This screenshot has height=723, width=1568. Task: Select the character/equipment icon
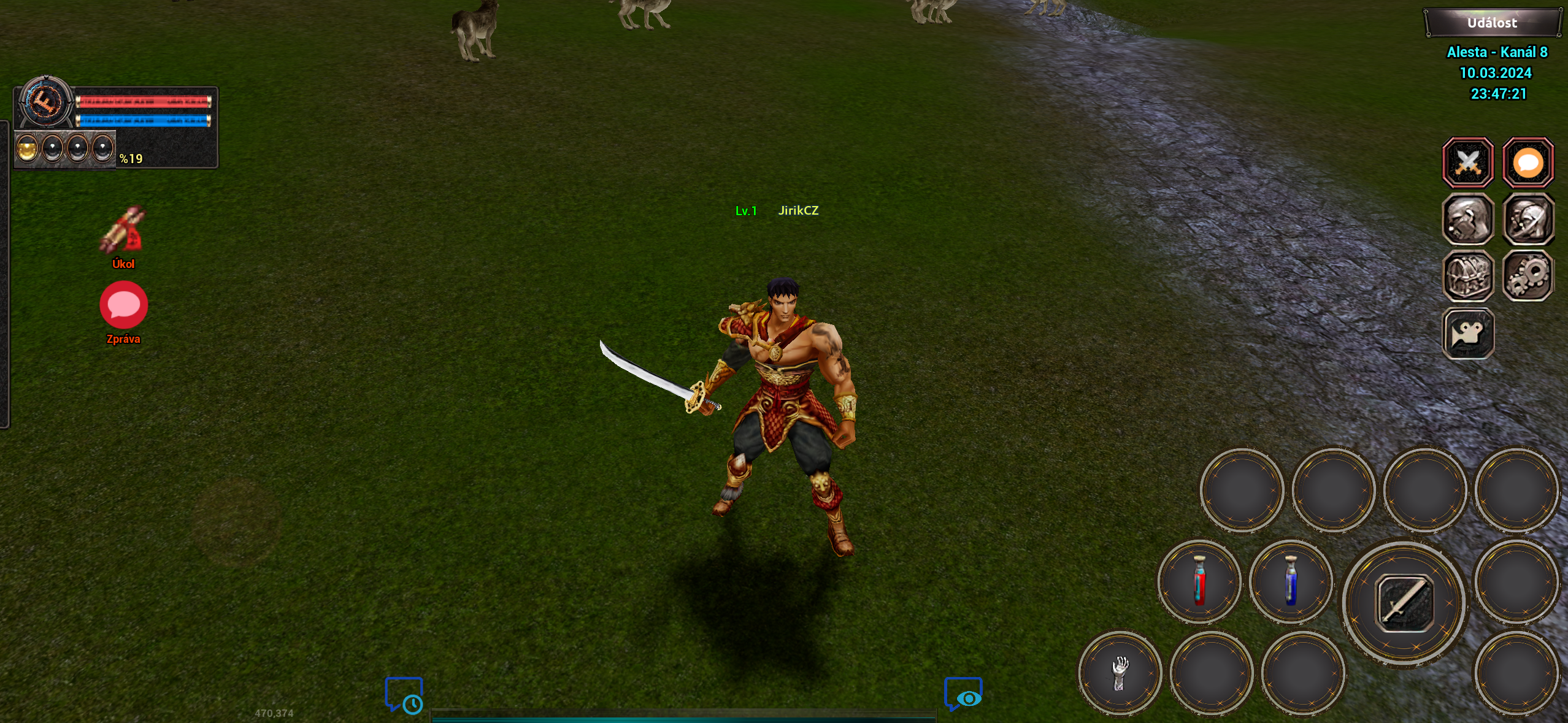[1469, 220]
